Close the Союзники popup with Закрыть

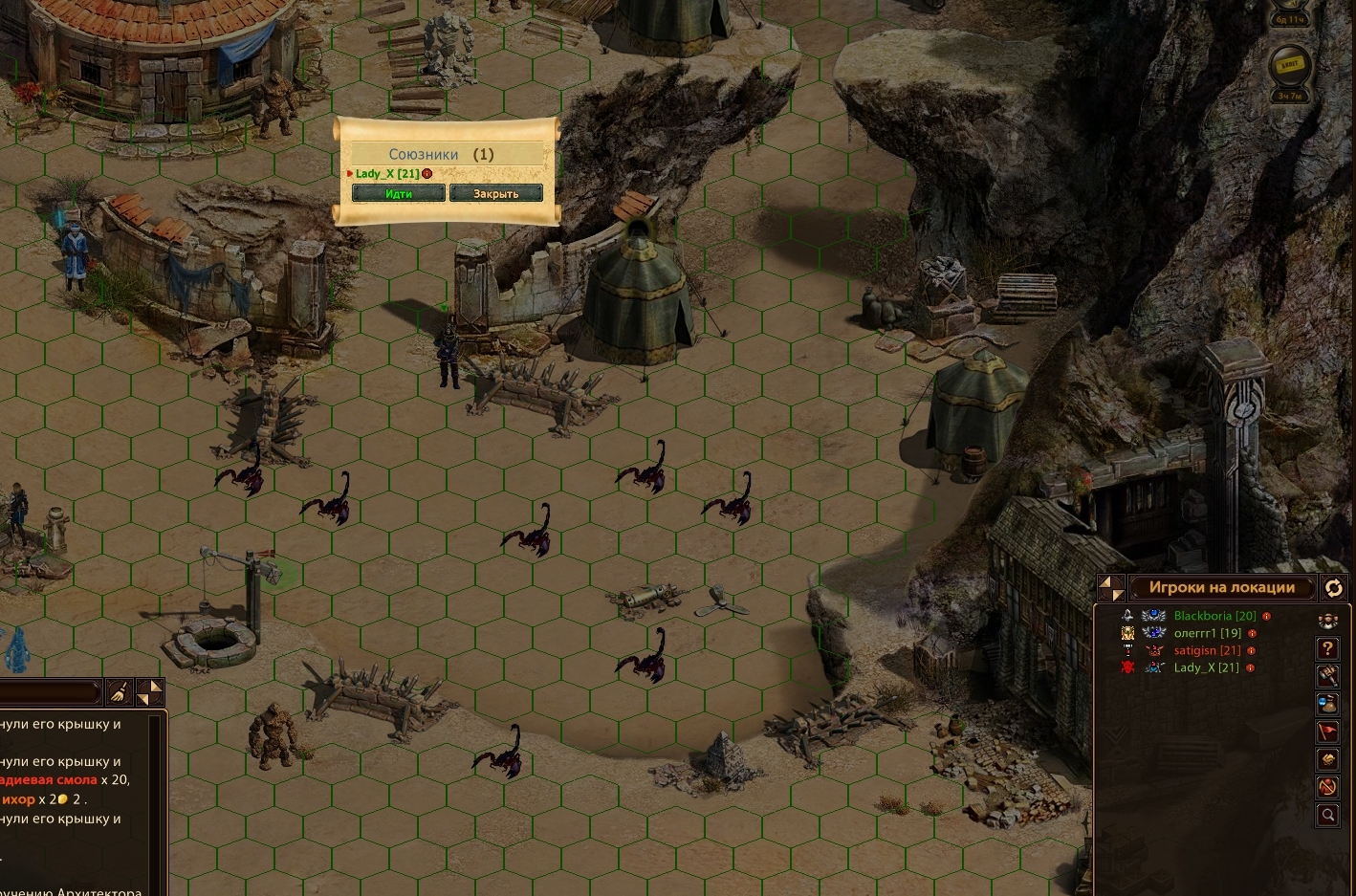495,193
